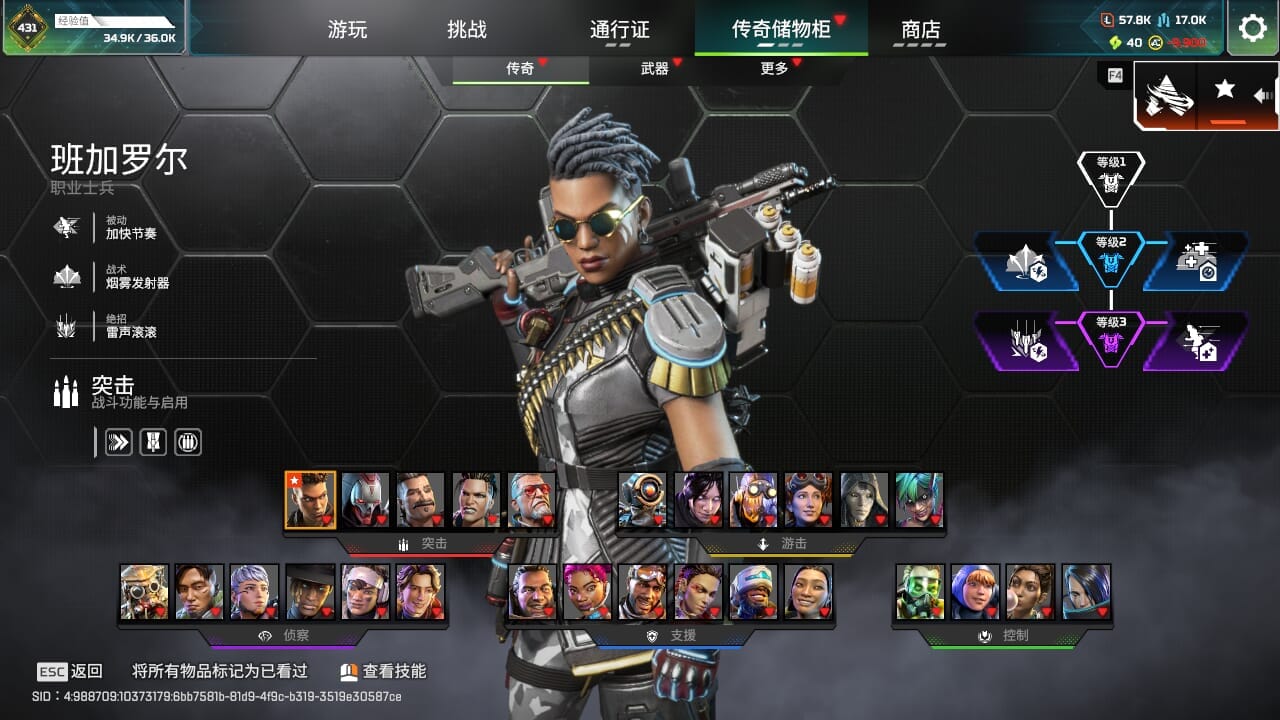The image size is (1280, 720).
Task: Choose Caustic's gas mask portrait
Action: pos(920,592)
